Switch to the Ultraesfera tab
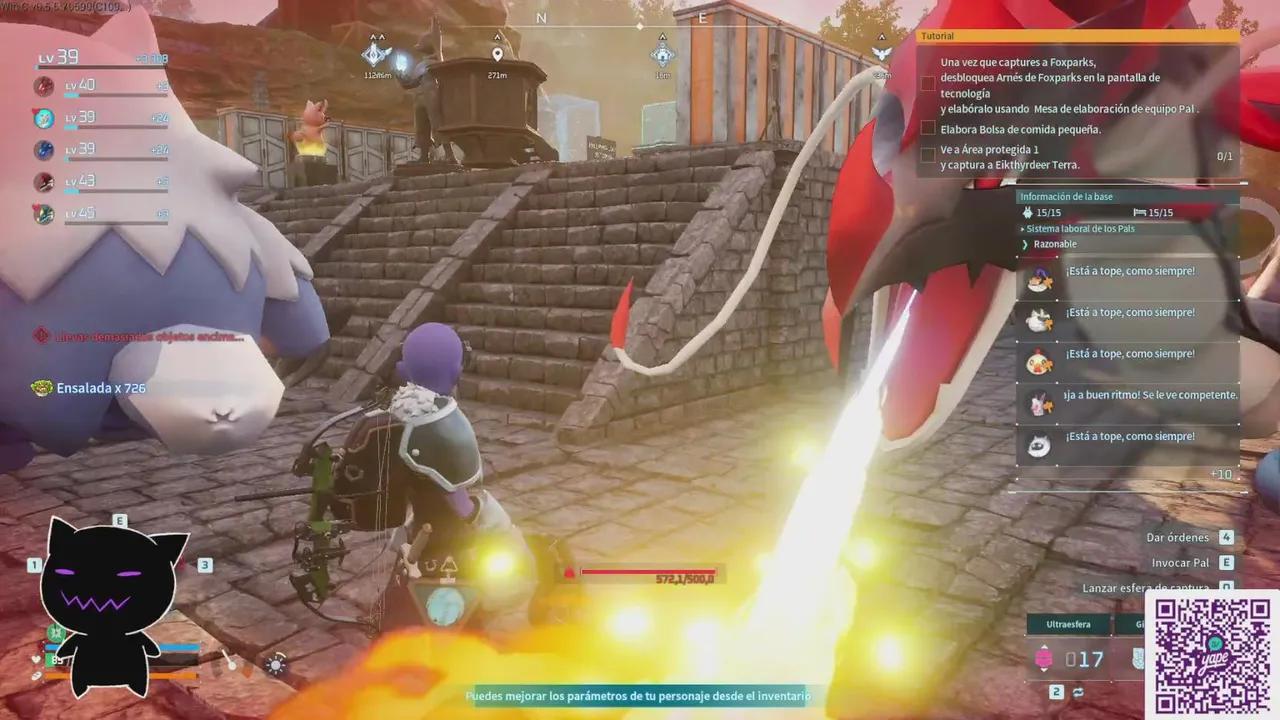This screenshot has width=1280, height=720. [1069, 624]
